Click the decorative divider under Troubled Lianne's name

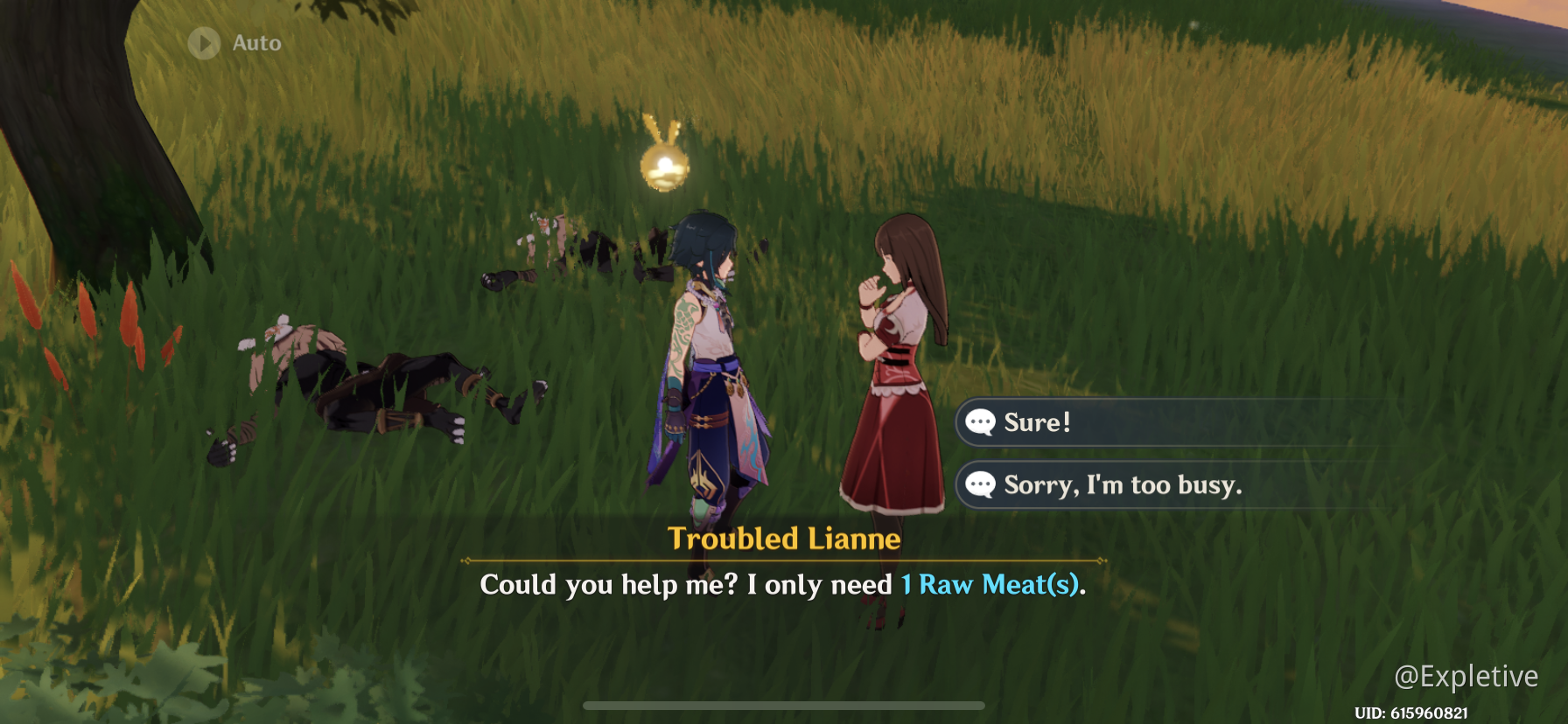(786, 560)
